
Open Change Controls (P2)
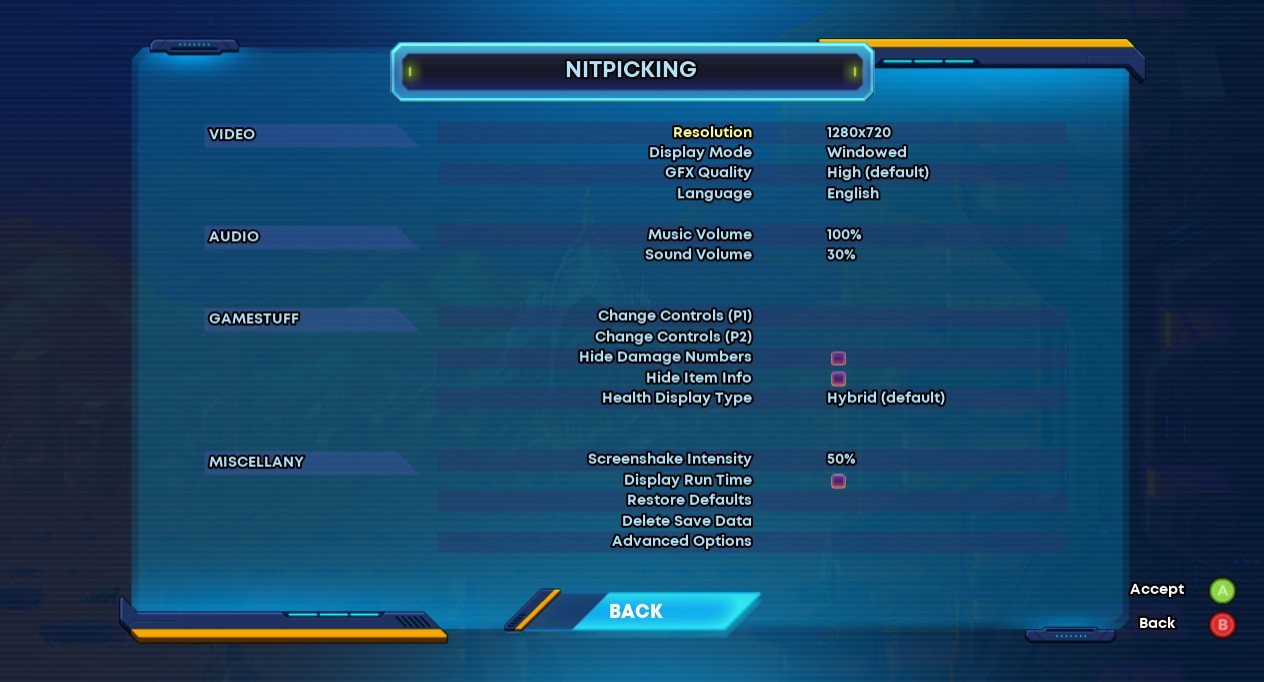tap(673, 336)
